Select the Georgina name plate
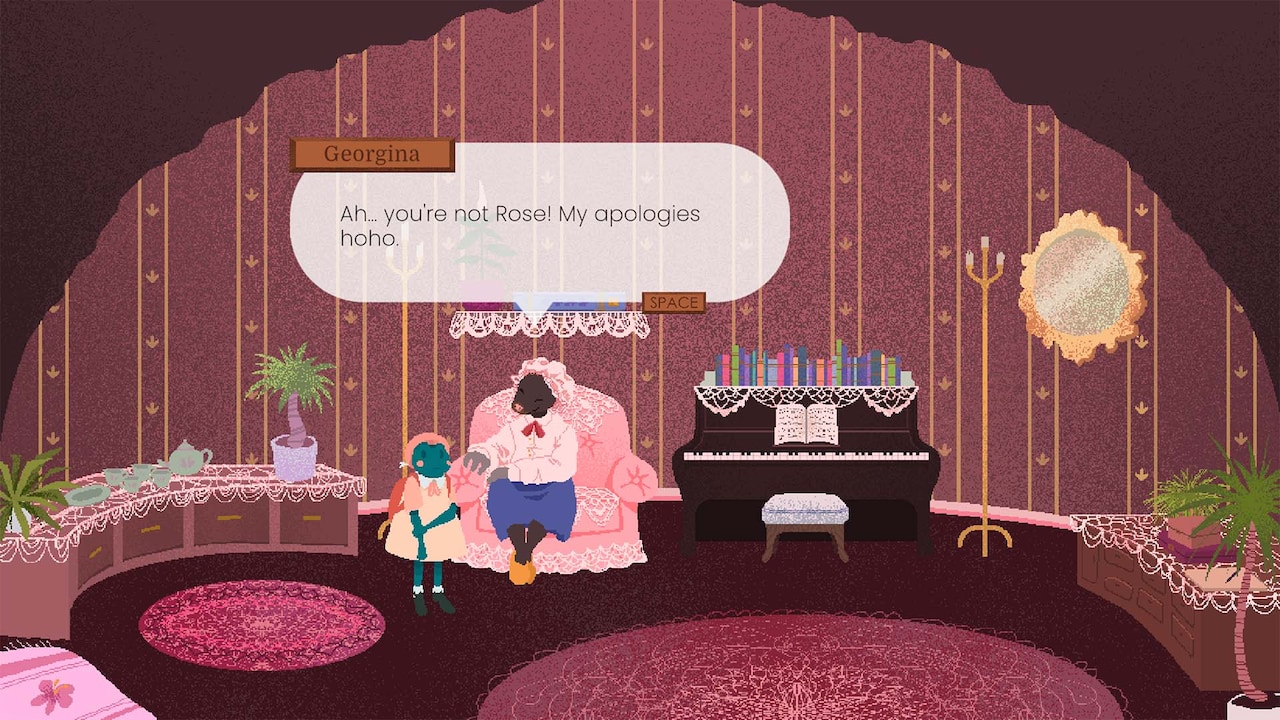This screenshot has height=720, width=1280. pyautogui.click(x=372, y=153)
